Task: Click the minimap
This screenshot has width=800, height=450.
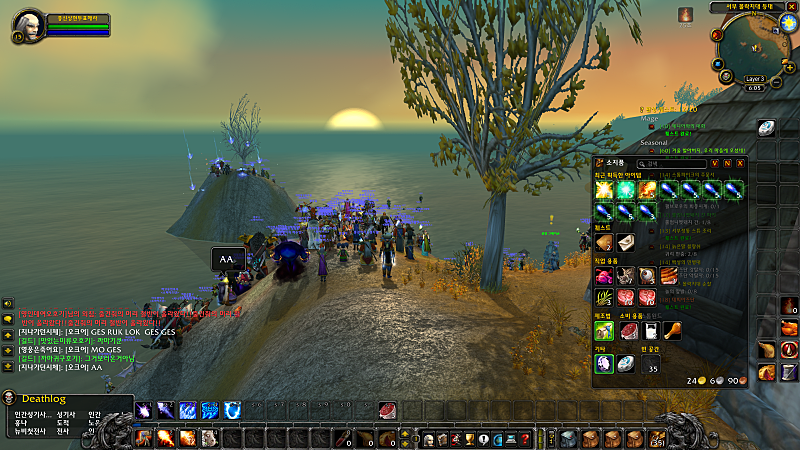Action: (x=751, y=46)
